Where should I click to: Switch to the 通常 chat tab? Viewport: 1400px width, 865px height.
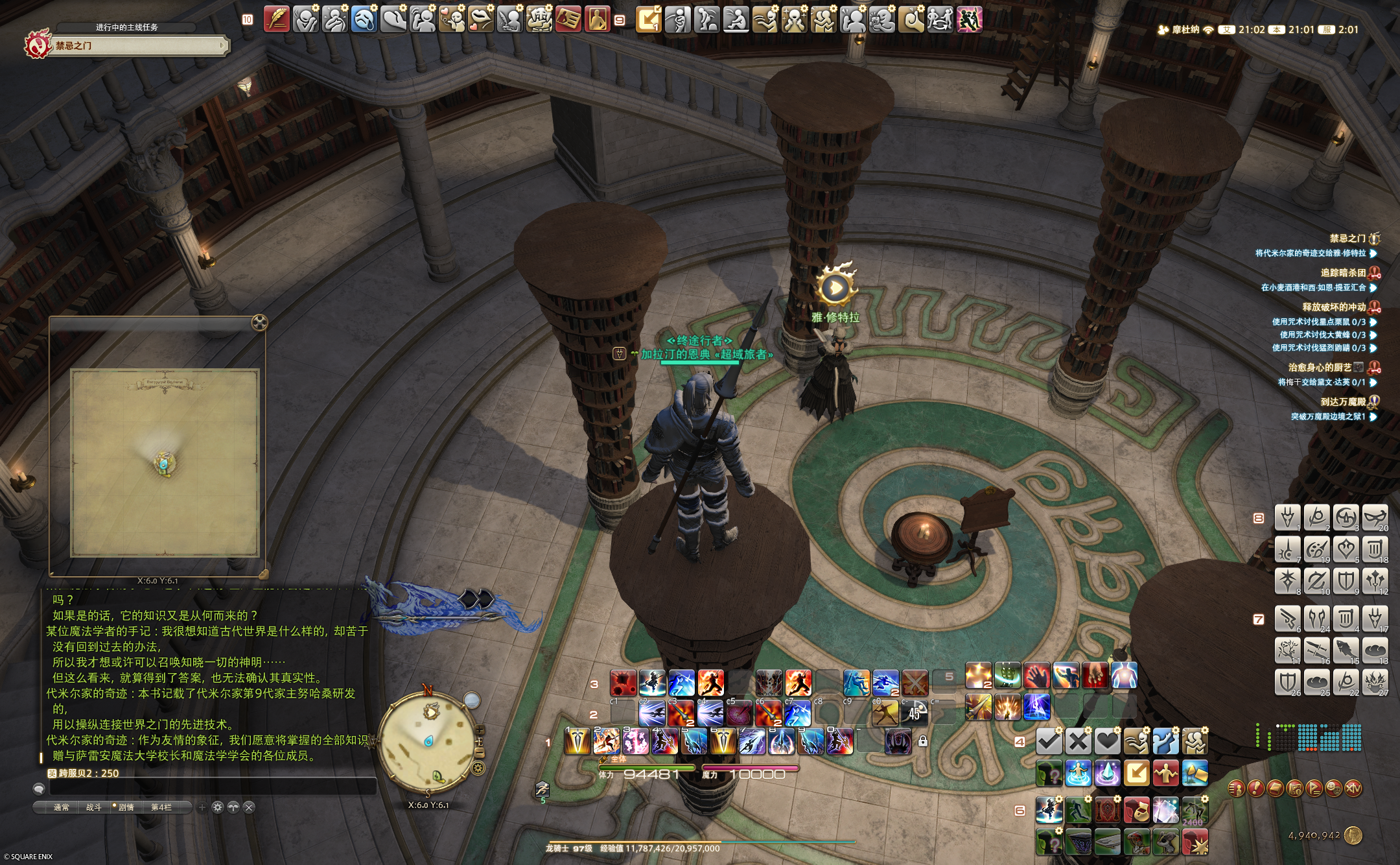pyautogui.click(x=62, y=807)
